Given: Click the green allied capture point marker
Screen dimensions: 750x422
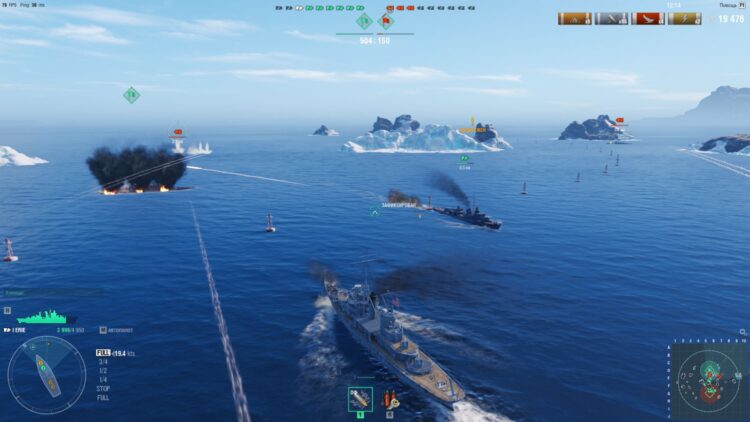Looking at the screenshot, I should (x=364, y=20).
